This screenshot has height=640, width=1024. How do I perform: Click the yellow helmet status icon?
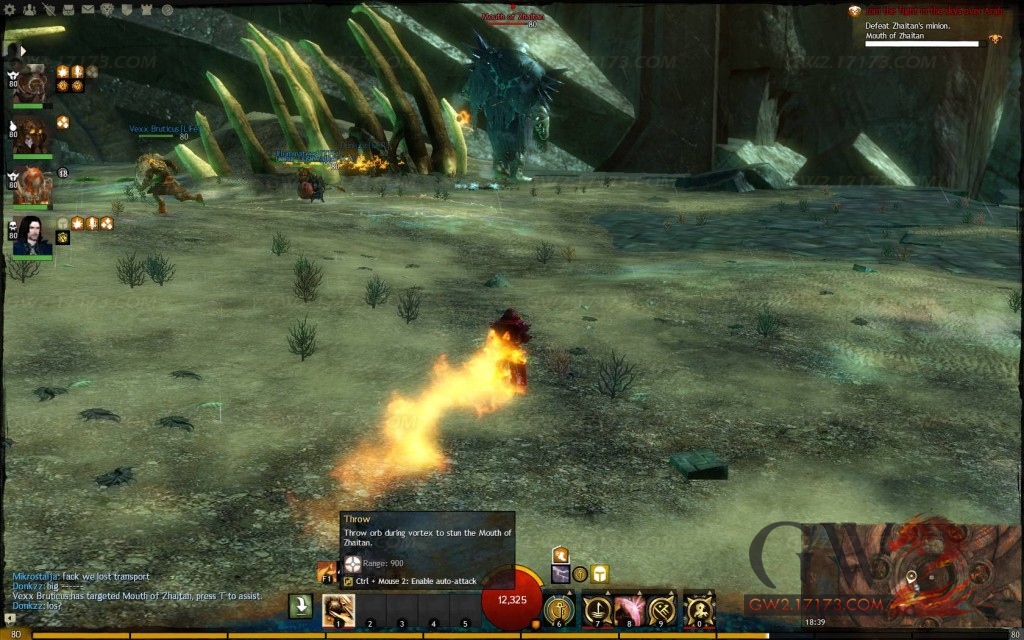(599, 573)
